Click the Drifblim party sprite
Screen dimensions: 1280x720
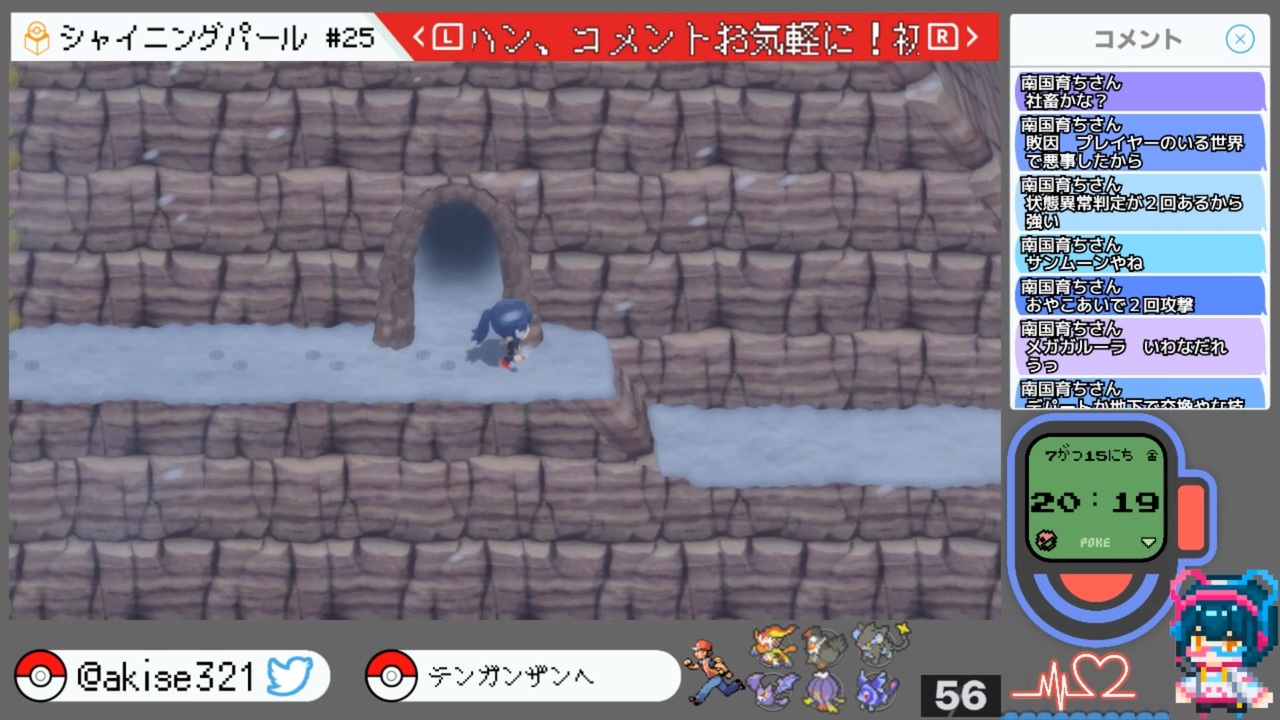[822, 690]
